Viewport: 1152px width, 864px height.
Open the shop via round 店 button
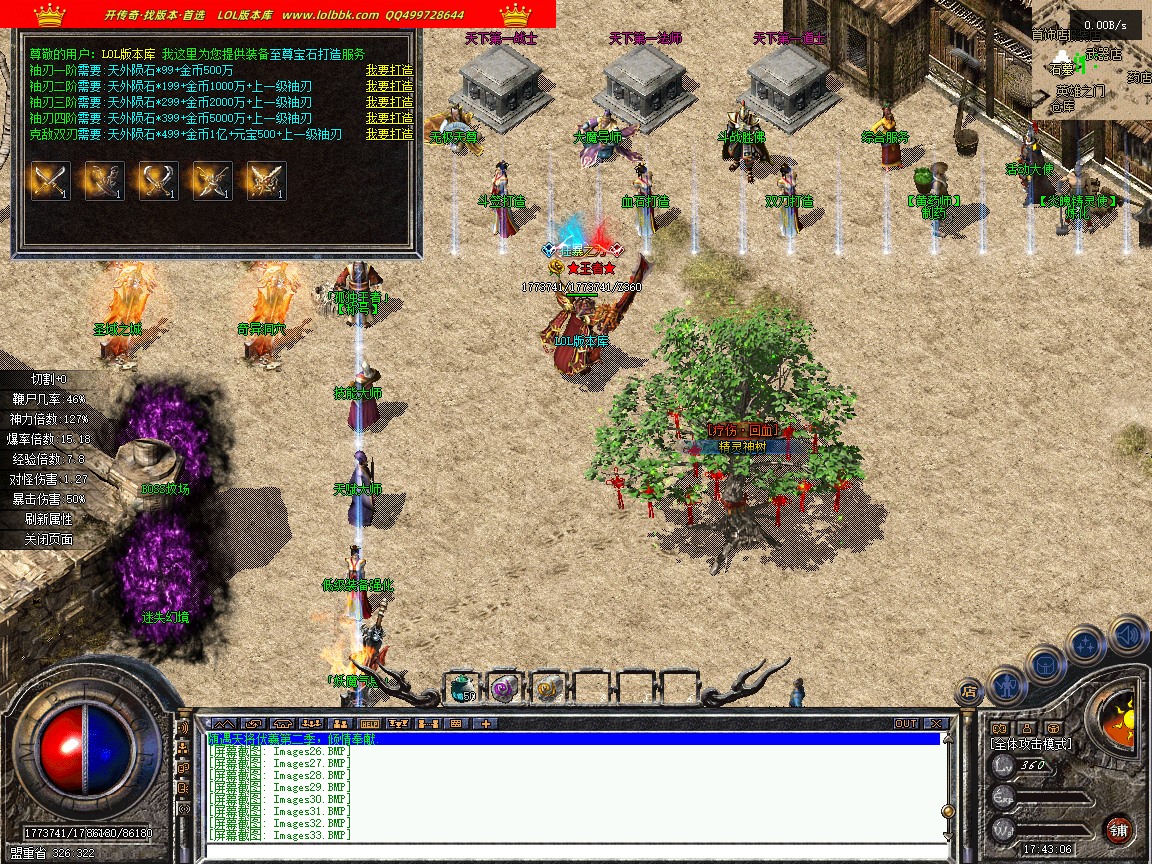click(968, 690)
